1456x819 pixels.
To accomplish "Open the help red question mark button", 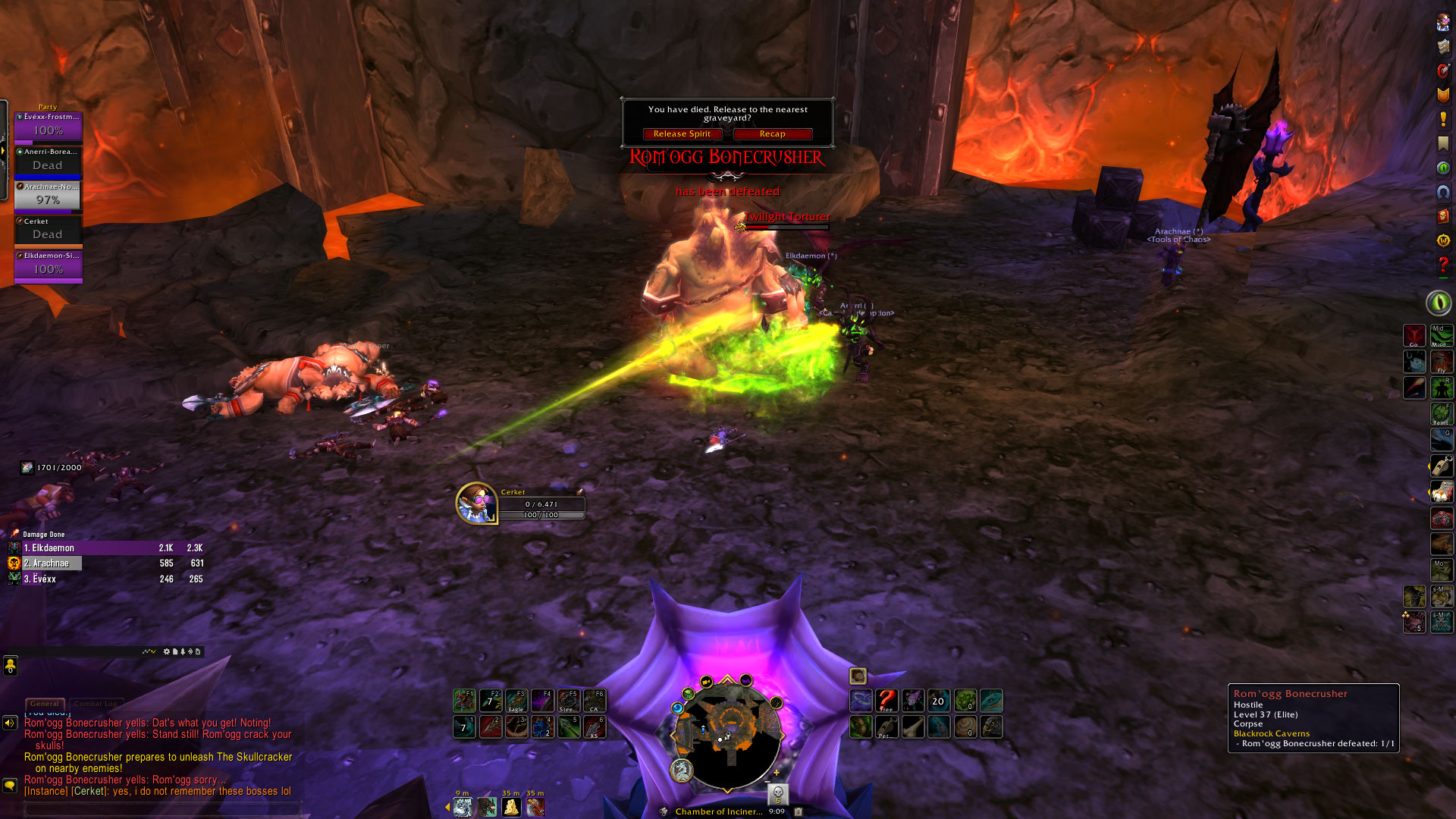I will pyautogui.click(x=1442, y=265).
